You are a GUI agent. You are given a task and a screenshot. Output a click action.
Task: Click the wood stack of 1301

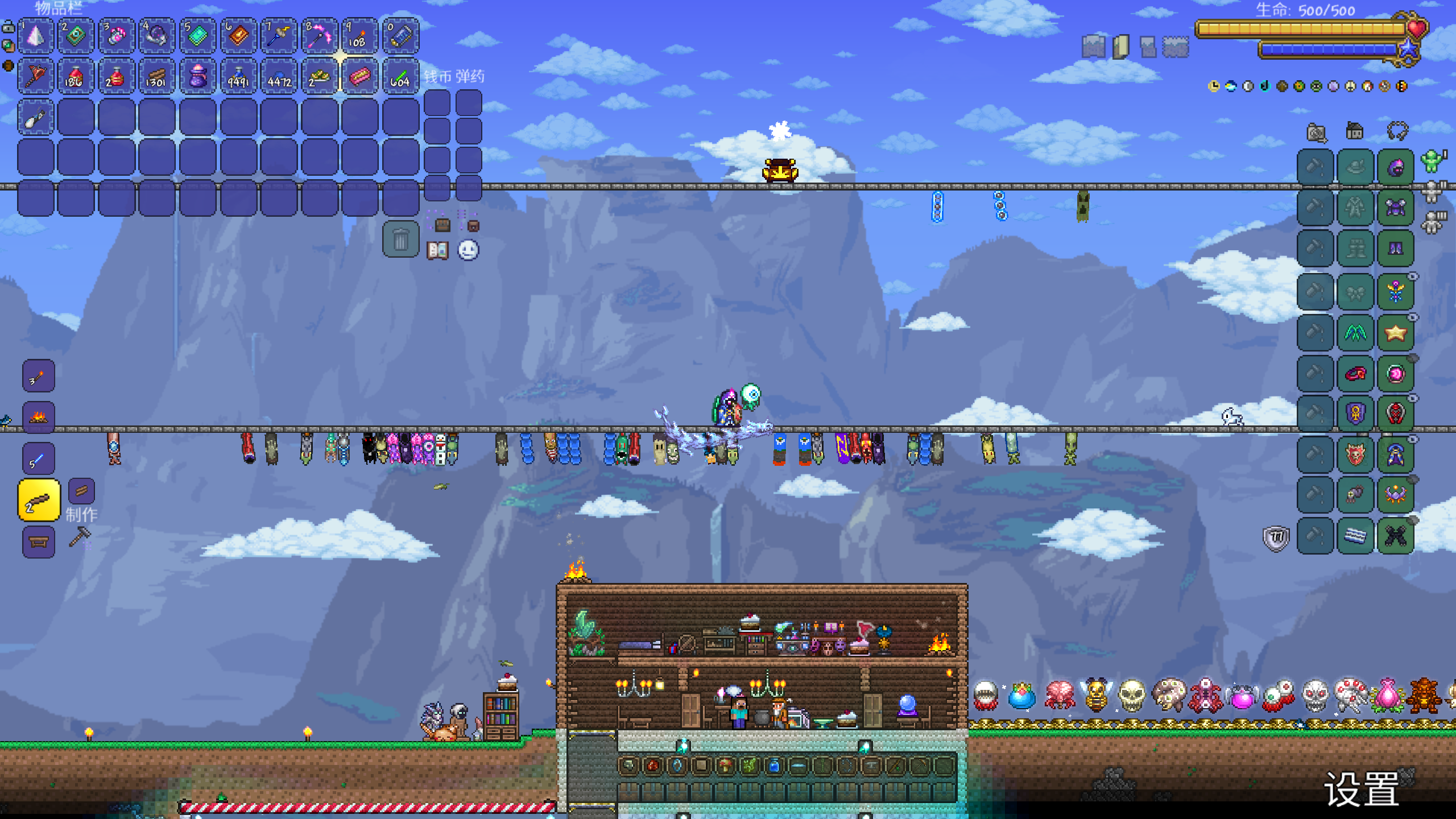[x=156, y=76]
